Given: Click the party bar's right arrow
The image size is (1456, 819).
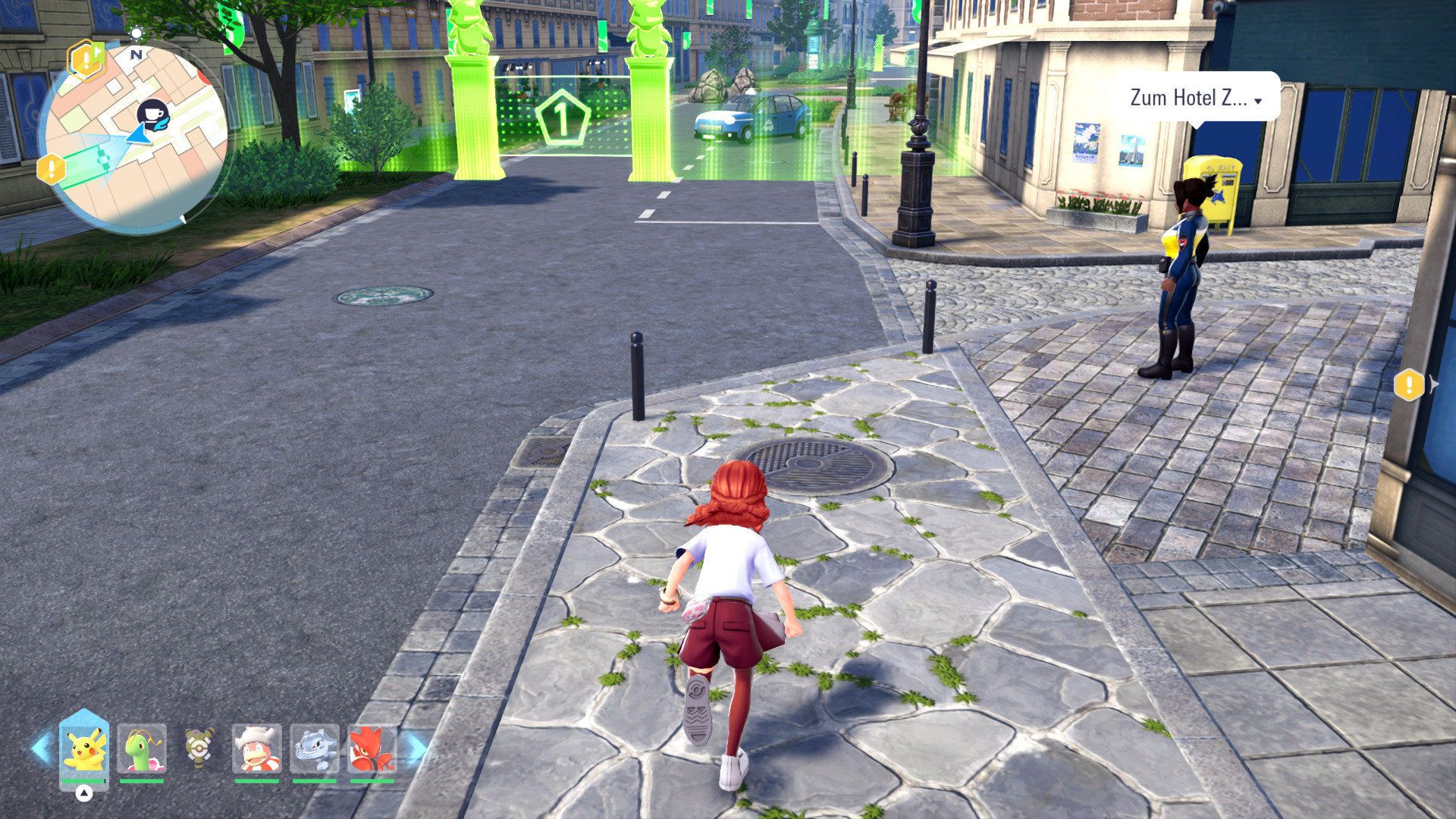Looking at the screenshot, I should (x=418, y=748).
